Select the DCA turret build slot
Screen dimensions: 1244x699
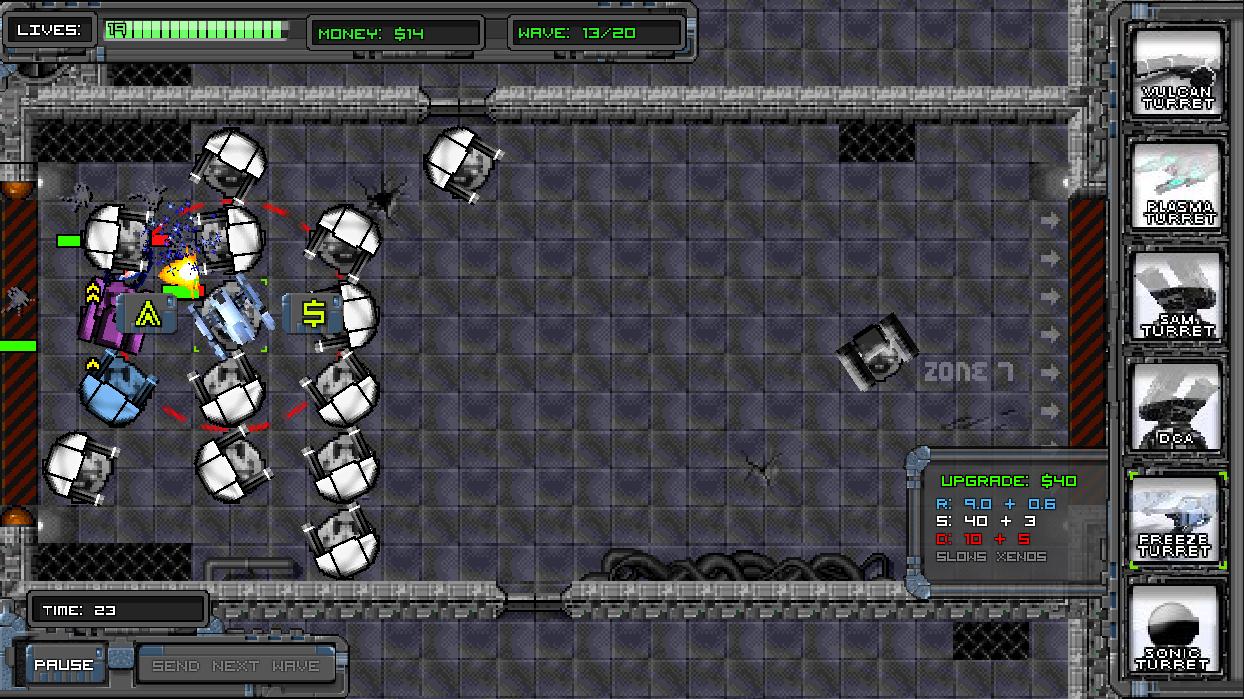[x=1177, y=406]
